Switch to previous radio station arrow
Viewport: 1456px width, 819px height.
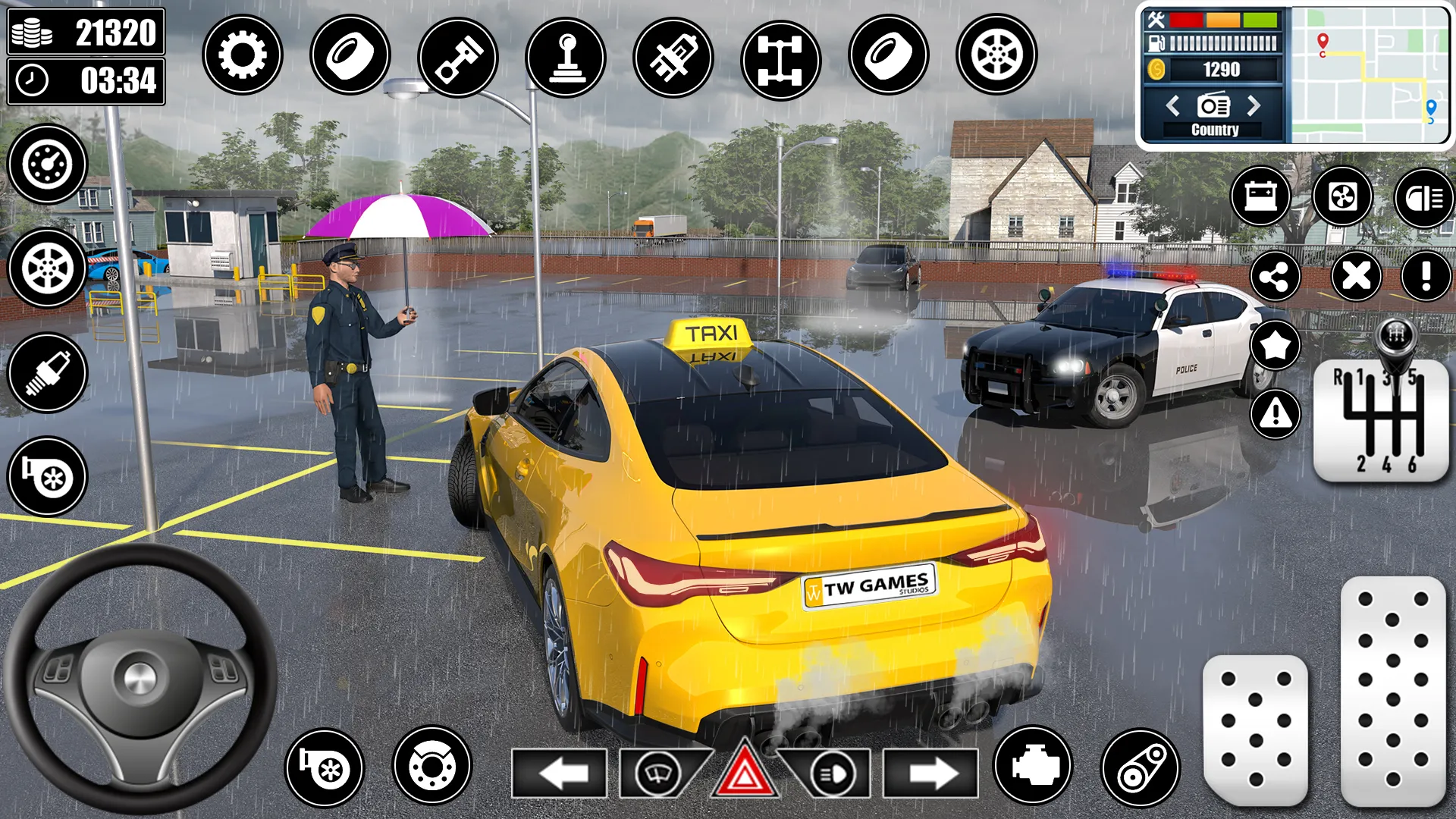pos(1172,105)
